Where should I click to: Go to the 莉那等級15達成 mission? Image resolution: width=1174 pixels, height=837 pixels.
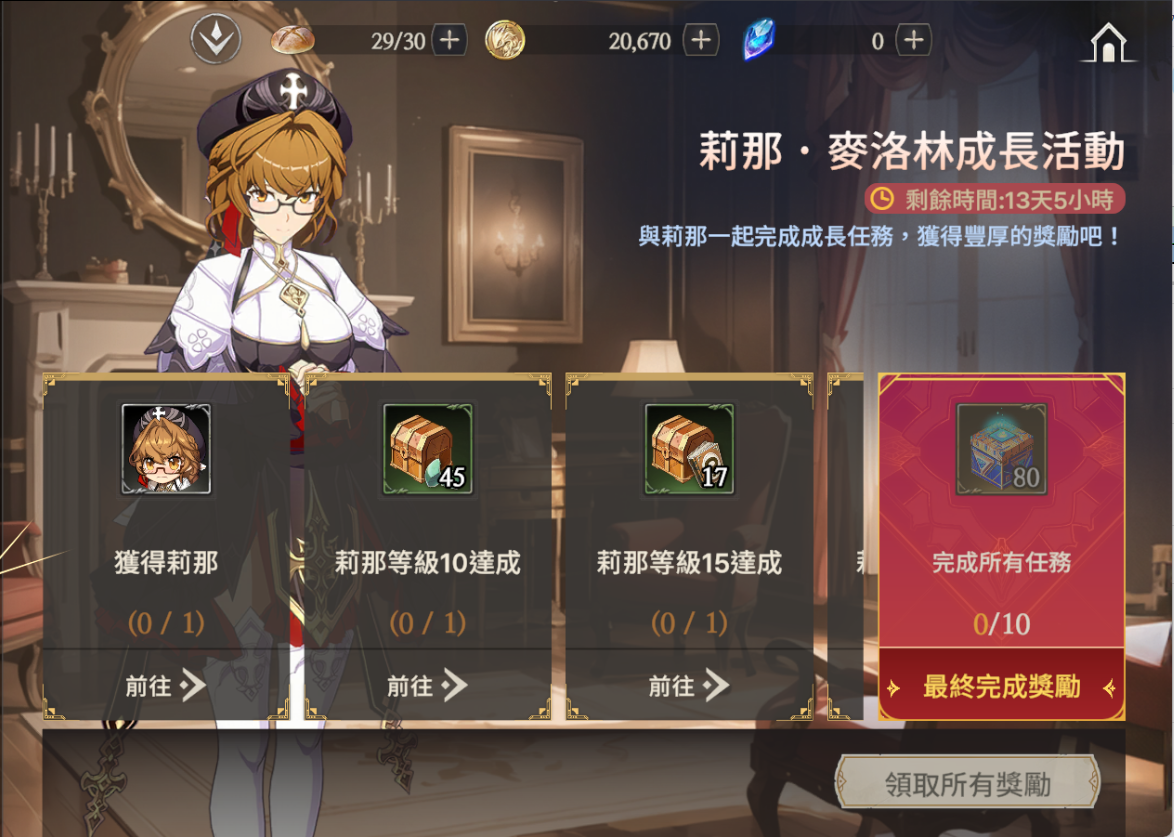(x=689, y=685)
